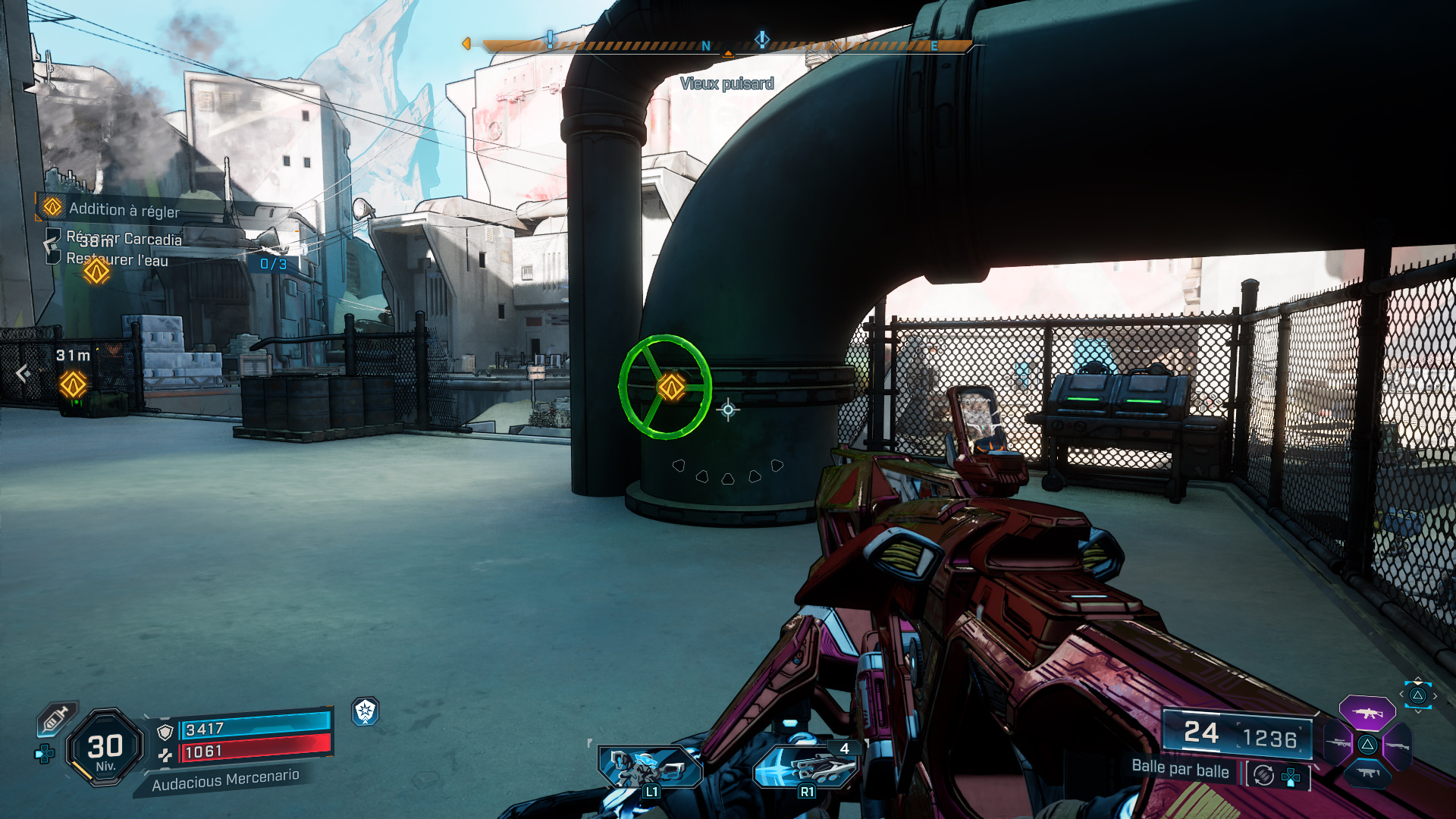Use the repkit syringe icon
Image resolution: width=1456 pixels, height=819 pixels.
[56, 718]
